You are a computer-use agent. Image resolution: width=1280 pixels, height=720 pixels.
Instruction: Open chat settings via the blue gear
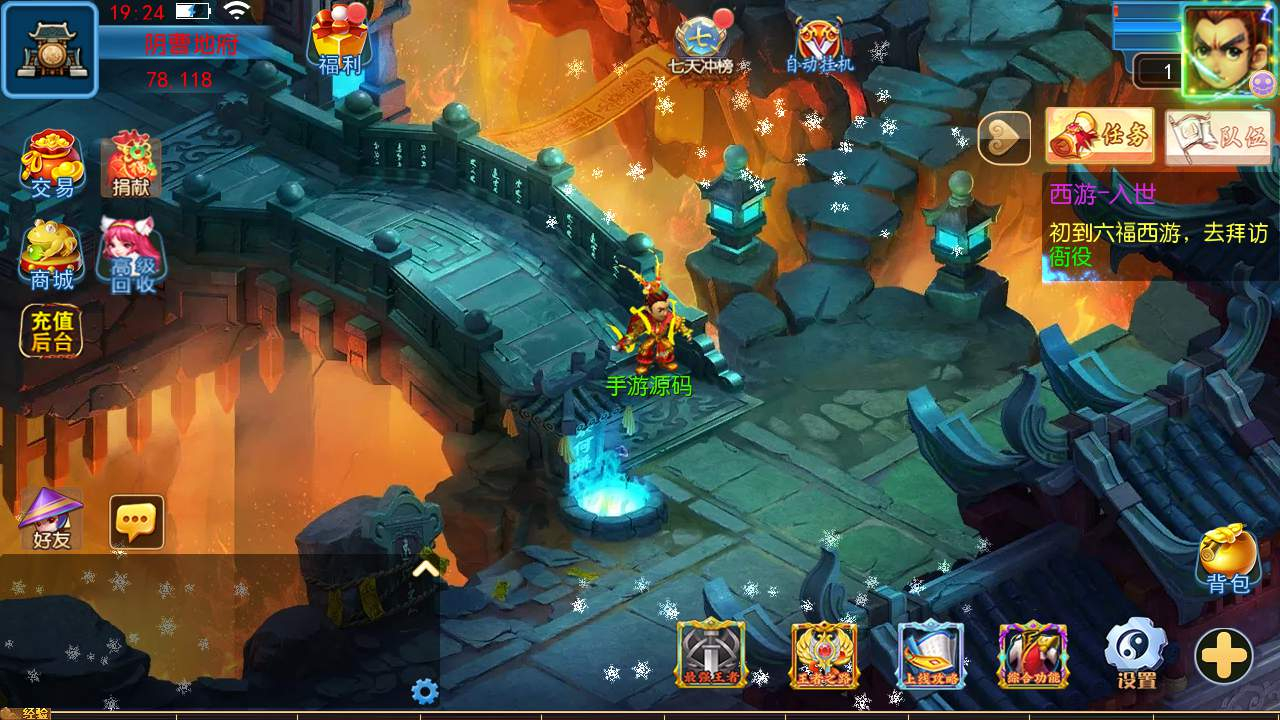point(425,691)
